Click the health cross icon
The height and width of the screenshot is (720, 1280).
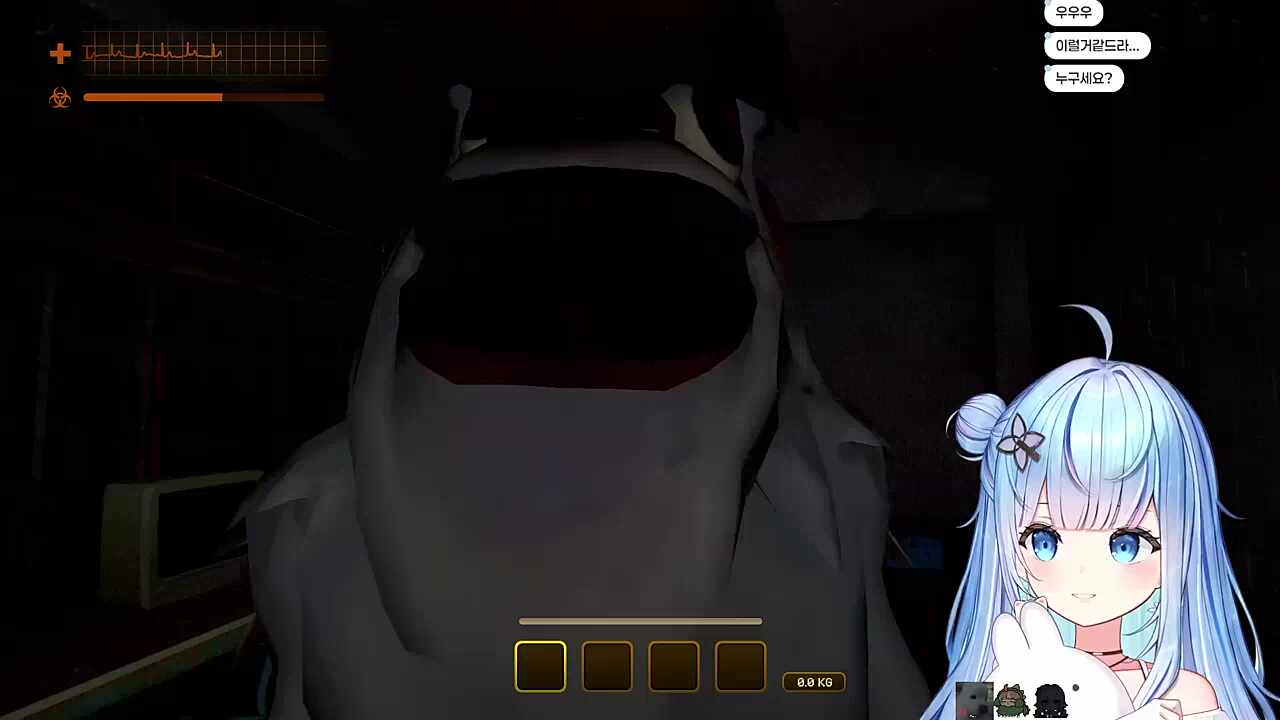pos(60,53)
